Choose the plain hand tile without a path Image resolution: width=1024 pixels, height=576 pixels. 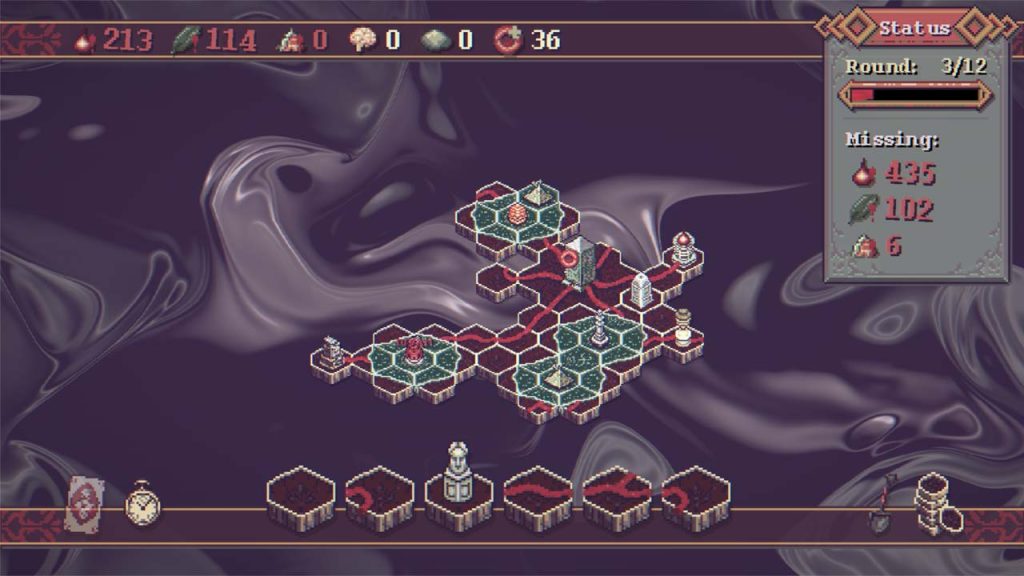(299, 493)
